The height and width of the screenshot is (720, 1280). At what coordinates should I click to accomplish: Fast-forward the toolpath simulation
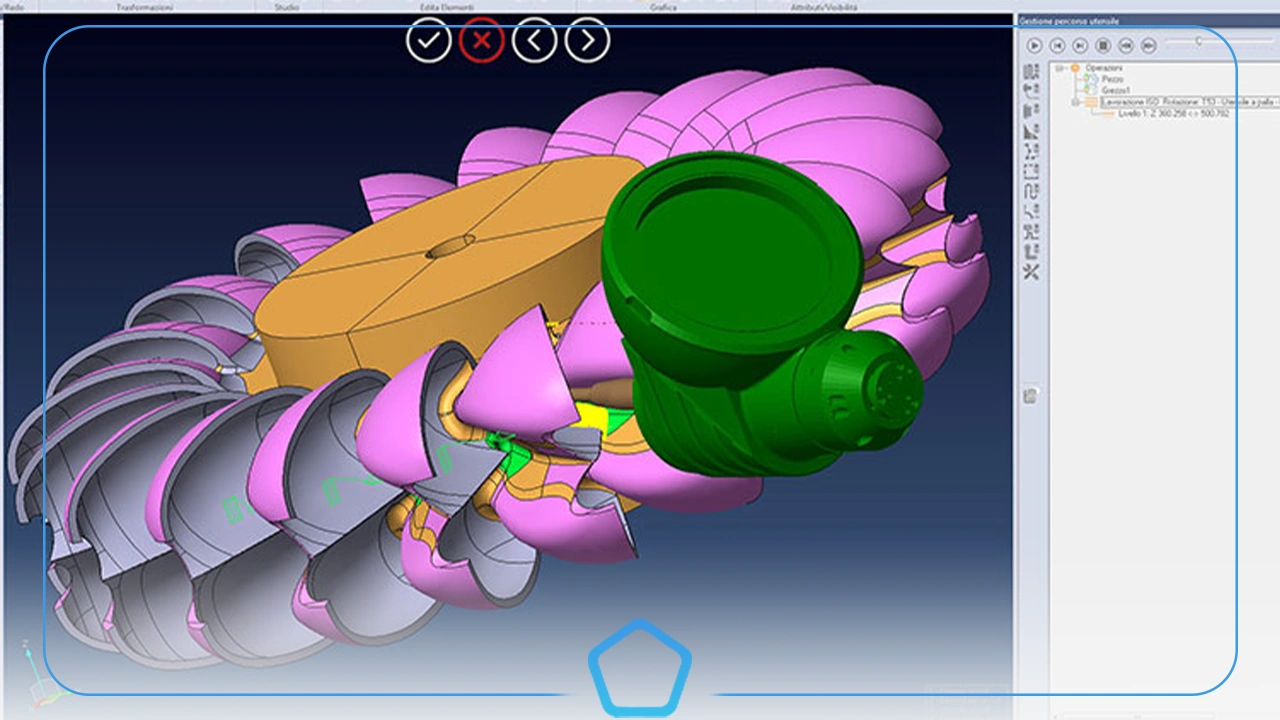(x=1149, y=44)
